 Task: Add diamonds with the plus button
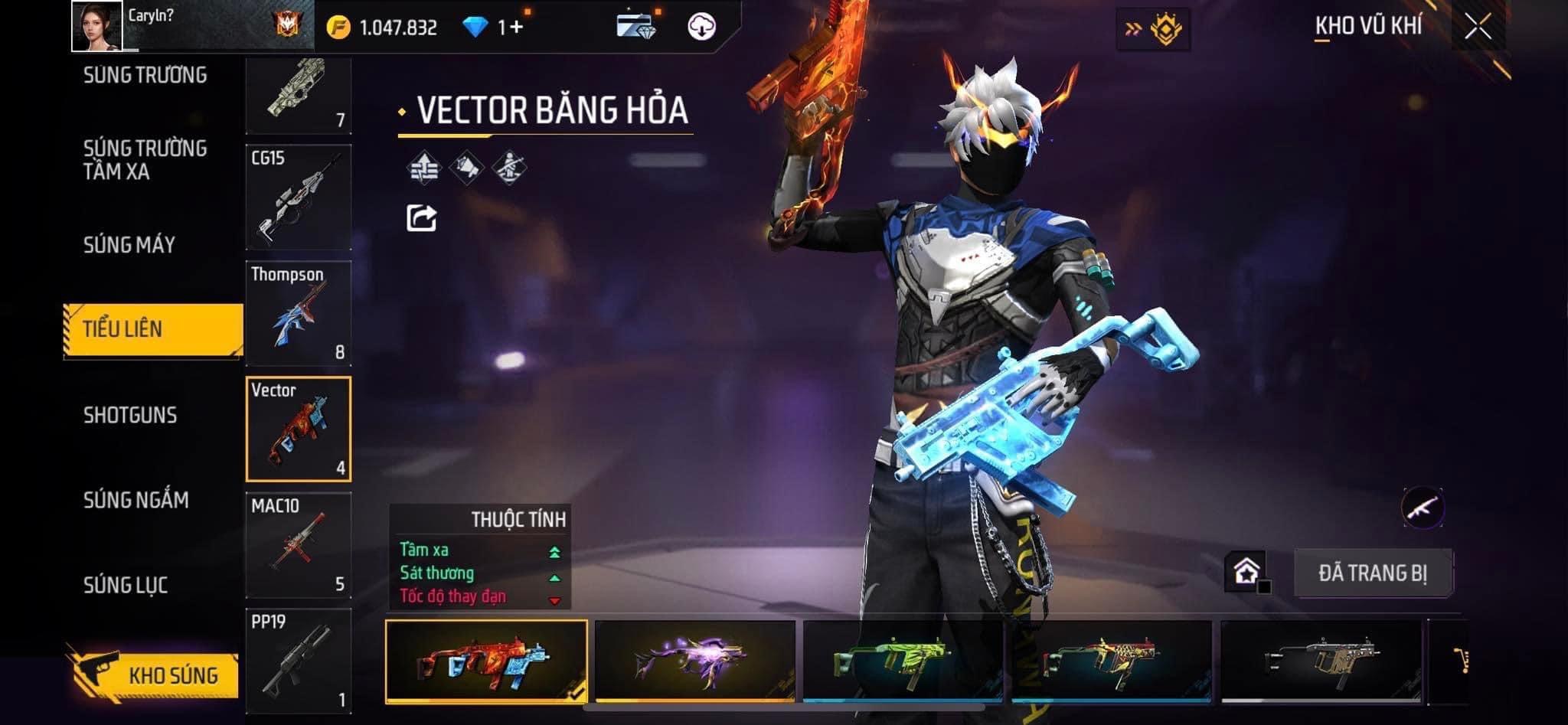pyautogui.click(x=517, y=28)
